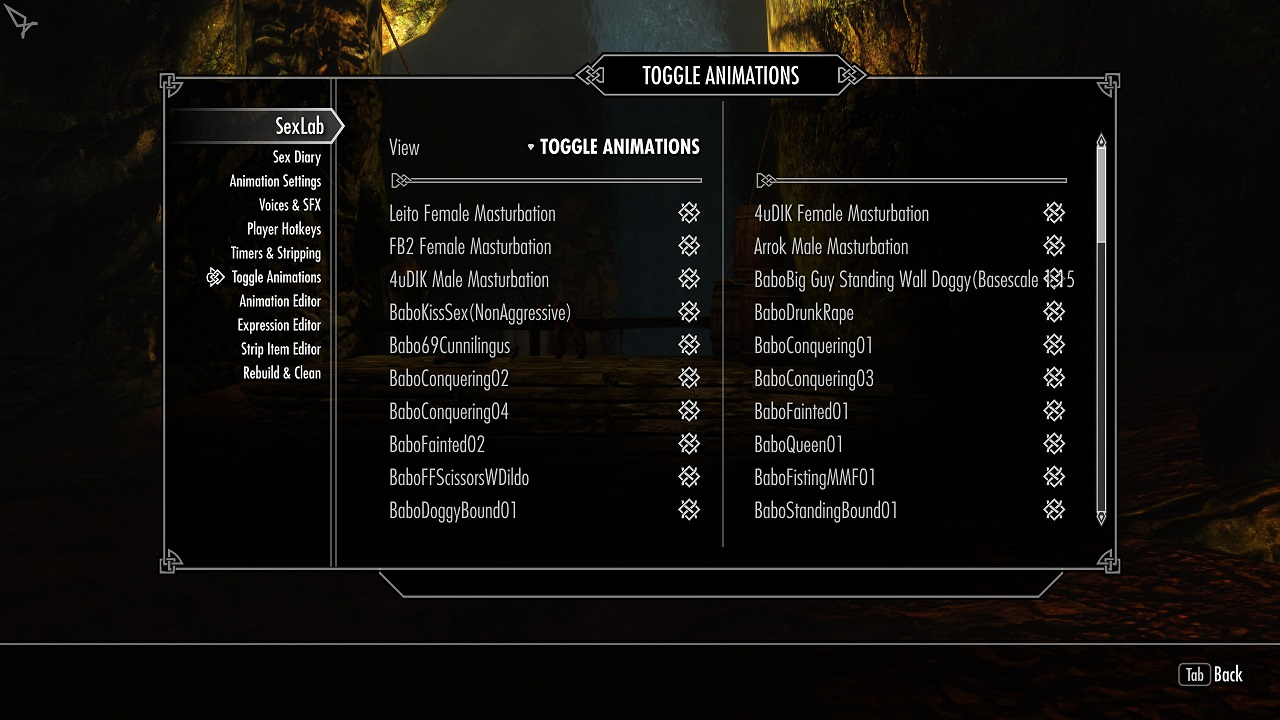Toggle the BaboDoggyBound01 animation entry
Viewport: 1280px width, 720px height.
[689, 510]
